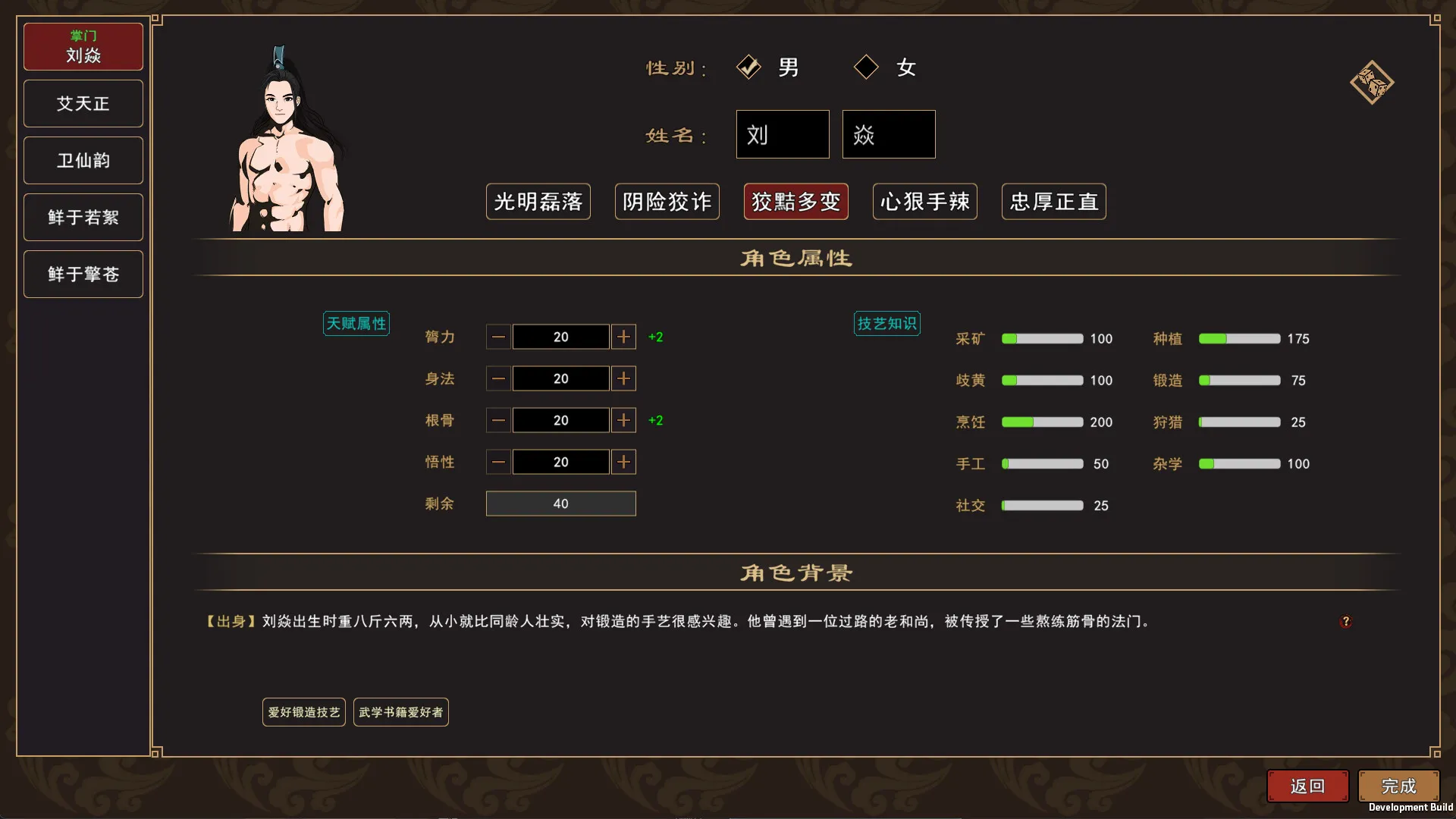Select 鲜于若絮 from the character list
The width and height of the screenshot is (1456, 819).
point(83,217)
